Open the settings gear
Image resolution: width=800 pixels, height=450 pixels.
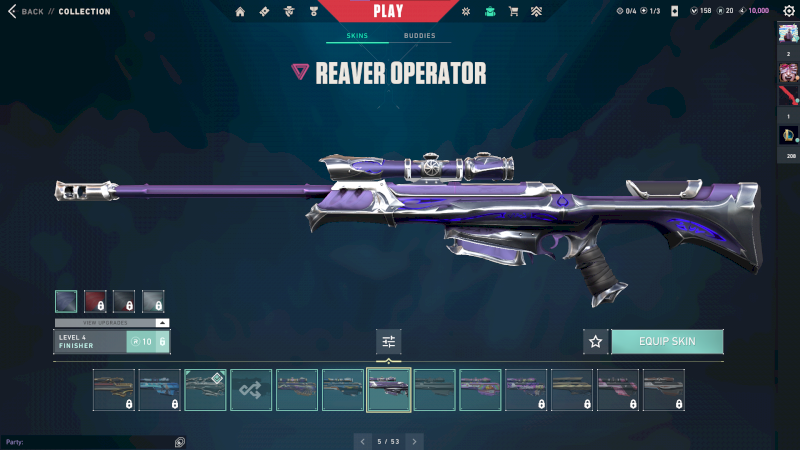pyautogui.click(x=789, y=12)
